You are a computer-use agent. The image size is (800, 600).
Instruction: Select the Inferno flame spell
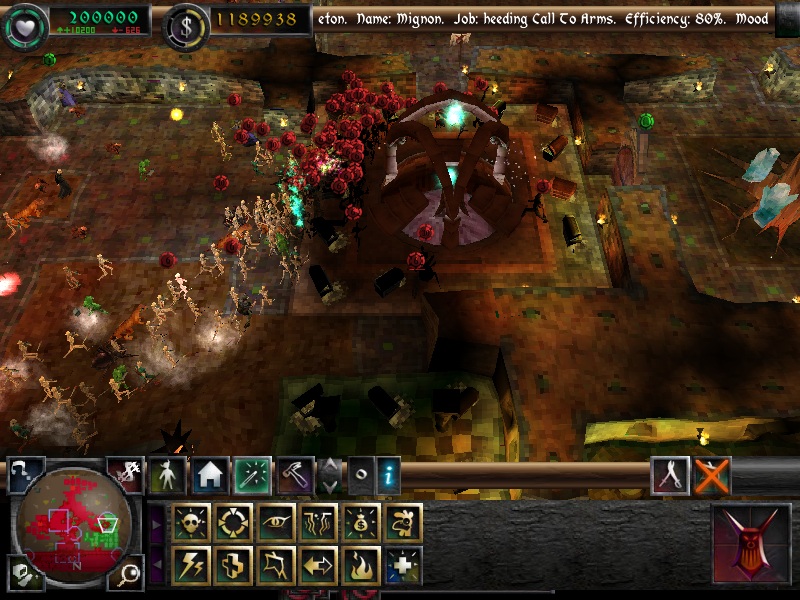pos(361,565)
